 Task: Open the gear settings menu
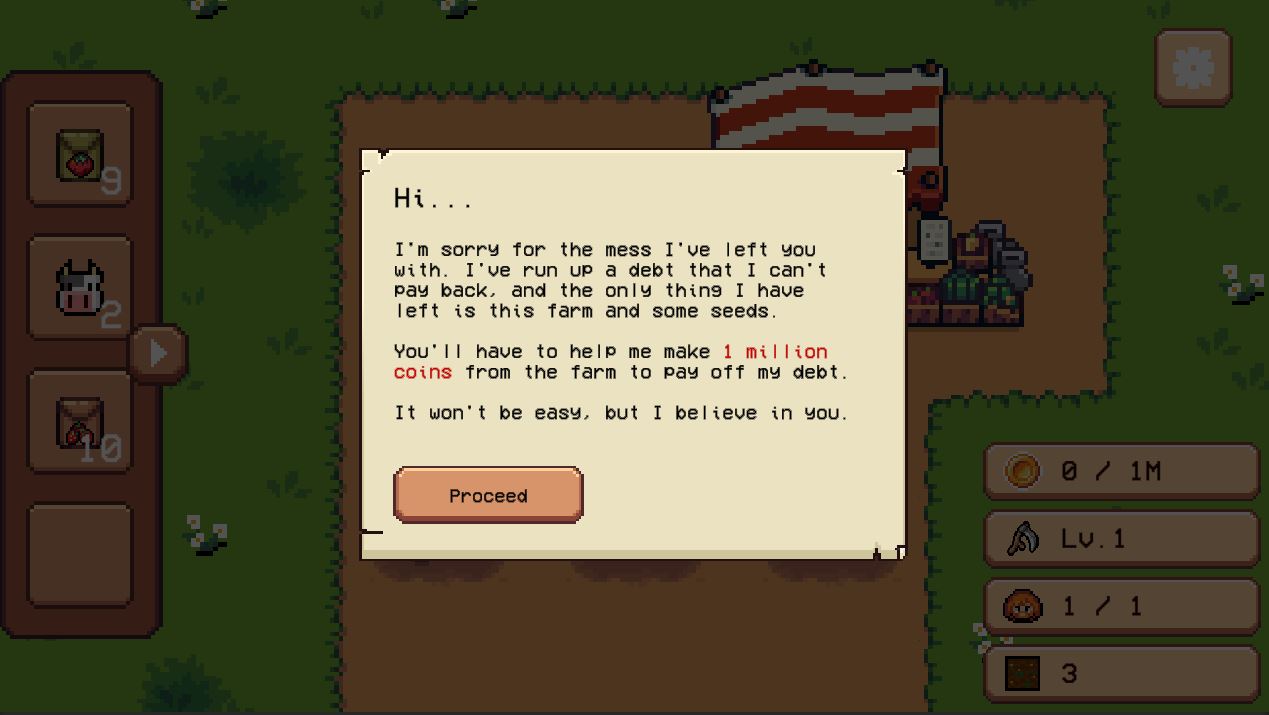click(x=1193, y=68)
